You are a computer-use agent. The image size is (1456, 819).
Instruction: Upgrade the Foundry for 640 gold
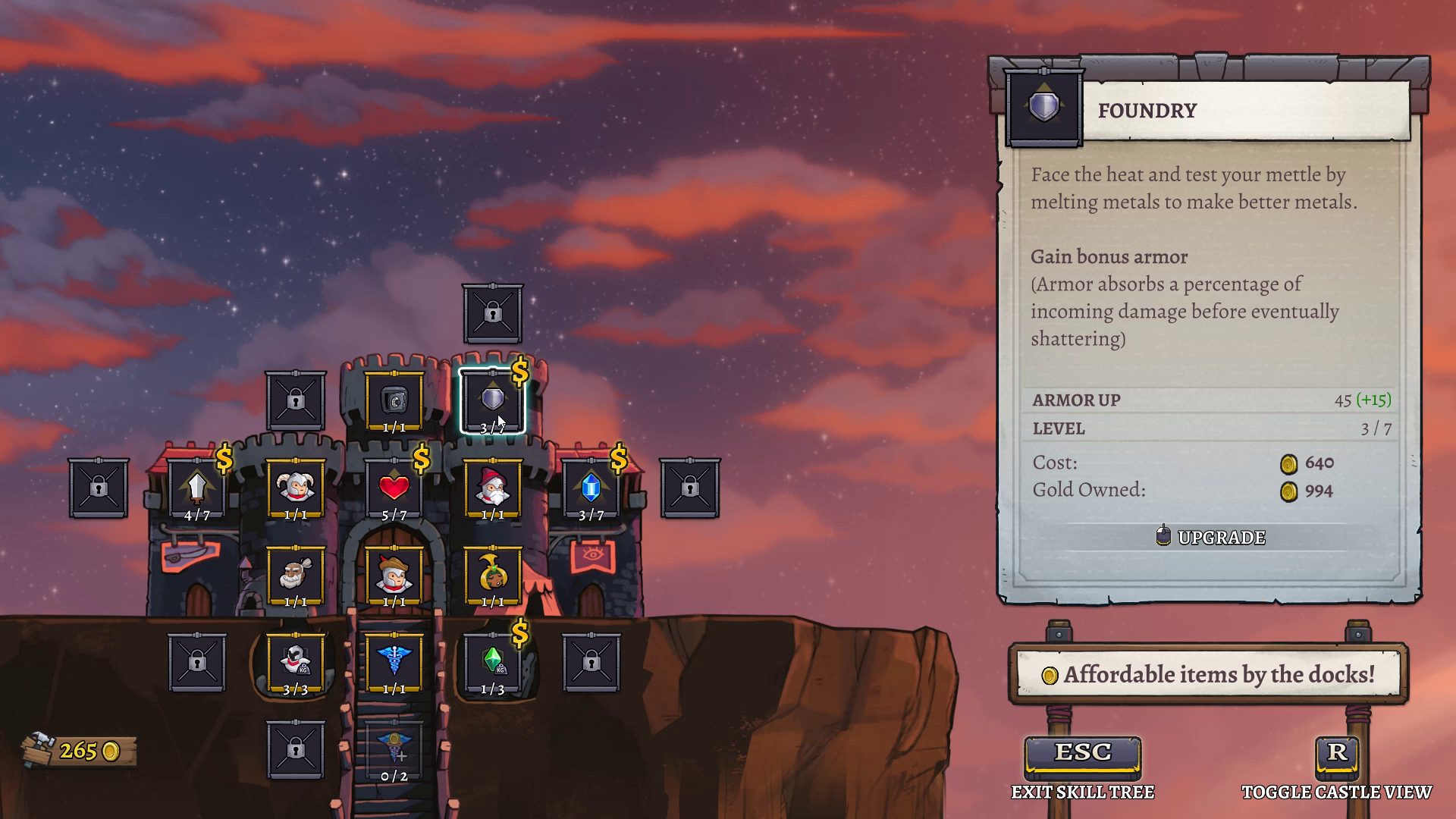coord(1211,537)
